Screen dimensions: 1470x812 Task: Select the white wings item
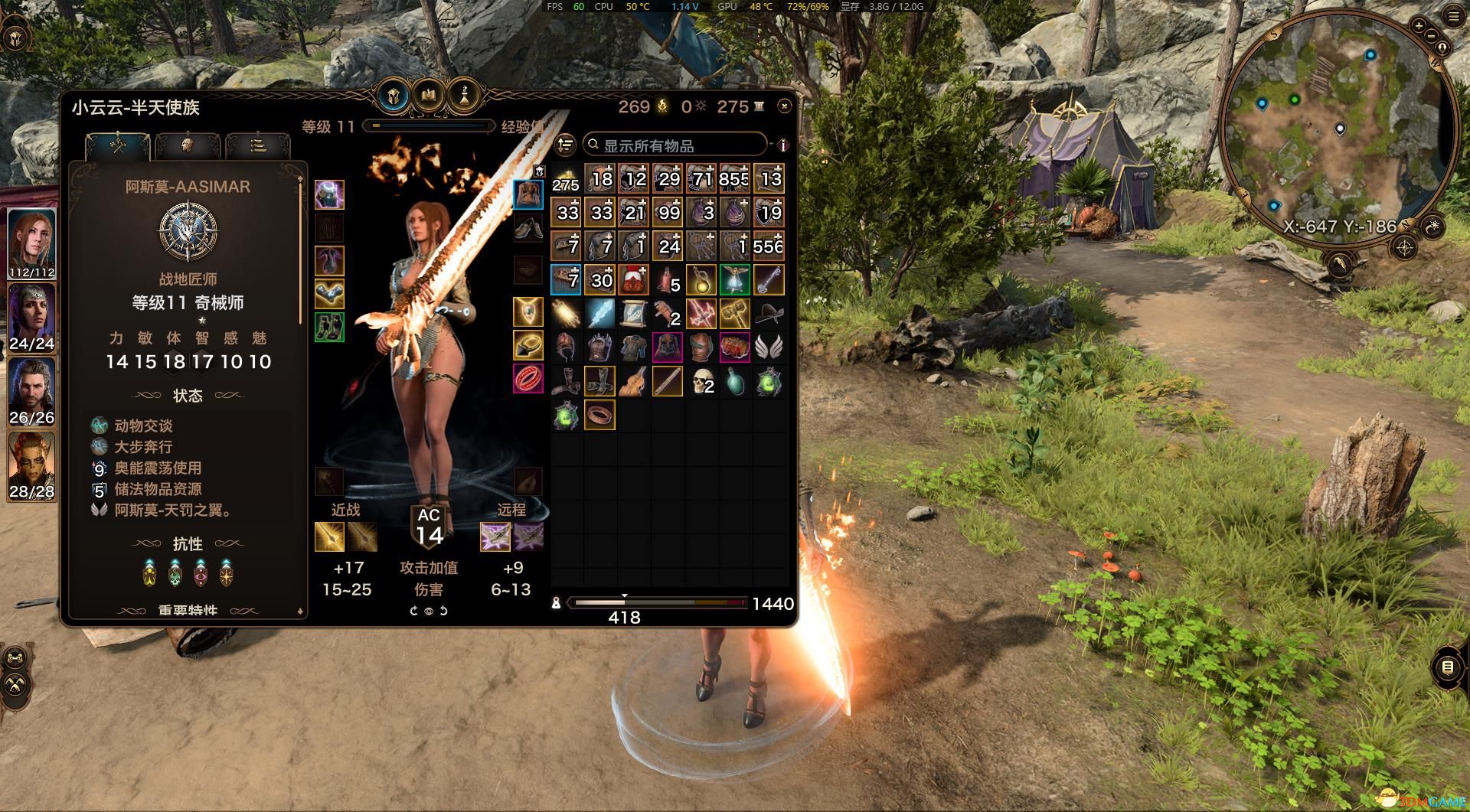pyautogui.click(x=769, y=347)
